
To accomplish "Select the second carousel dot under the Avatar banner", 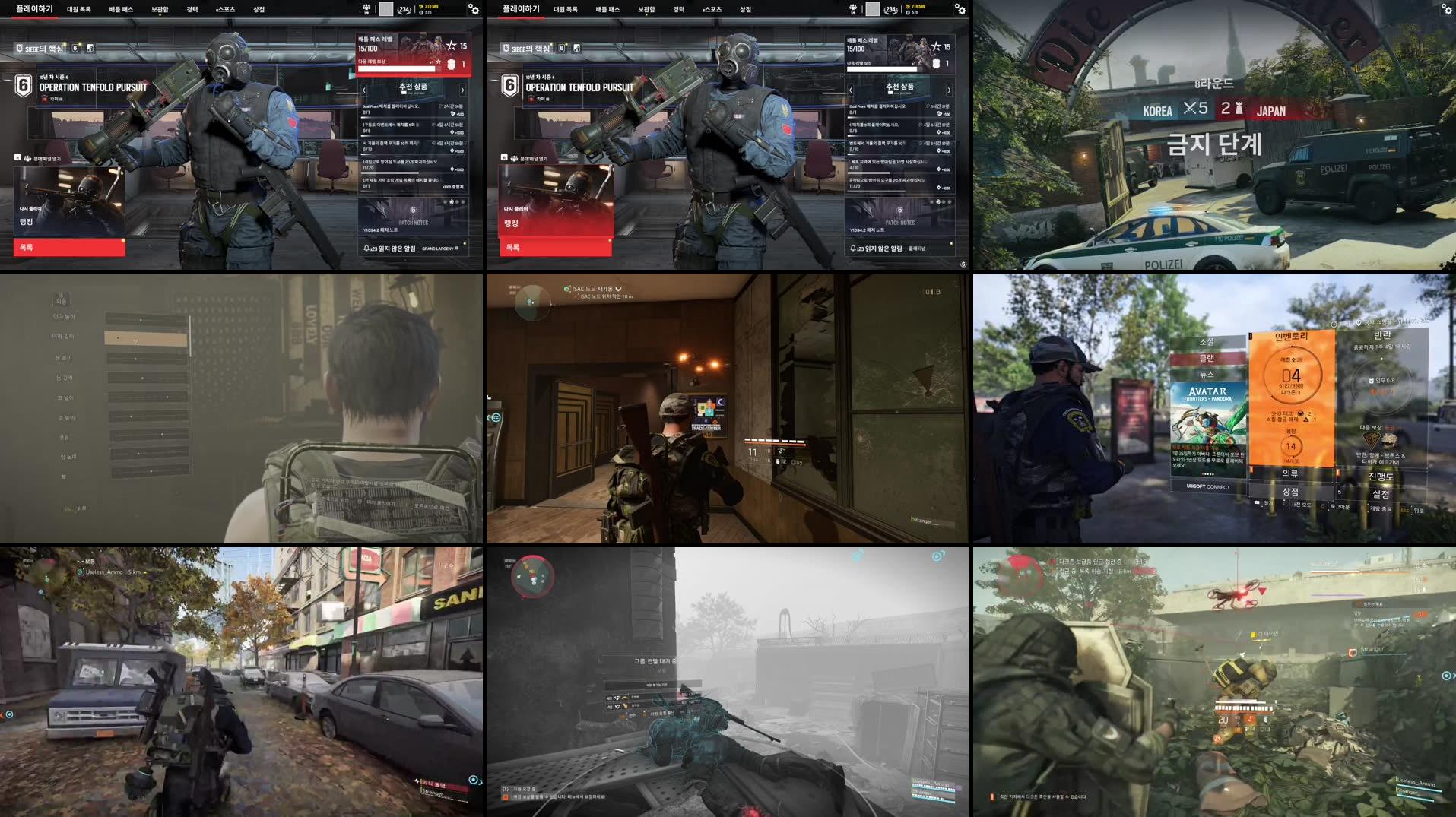I will (x=1205, y=473).
